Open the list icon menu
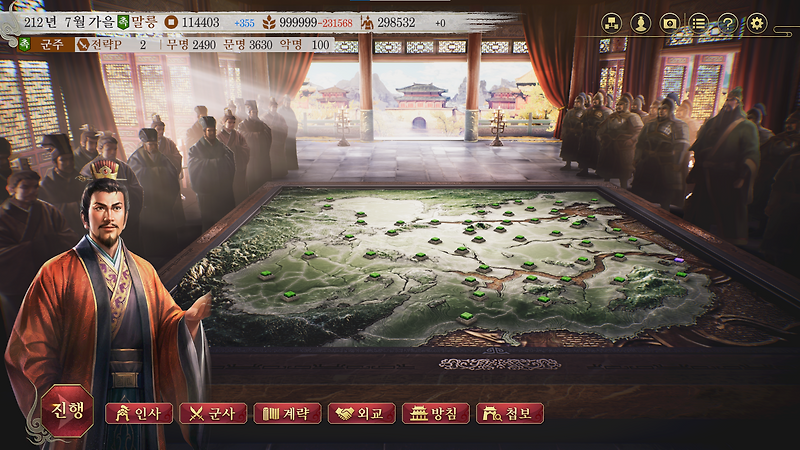 pos(699,22)
